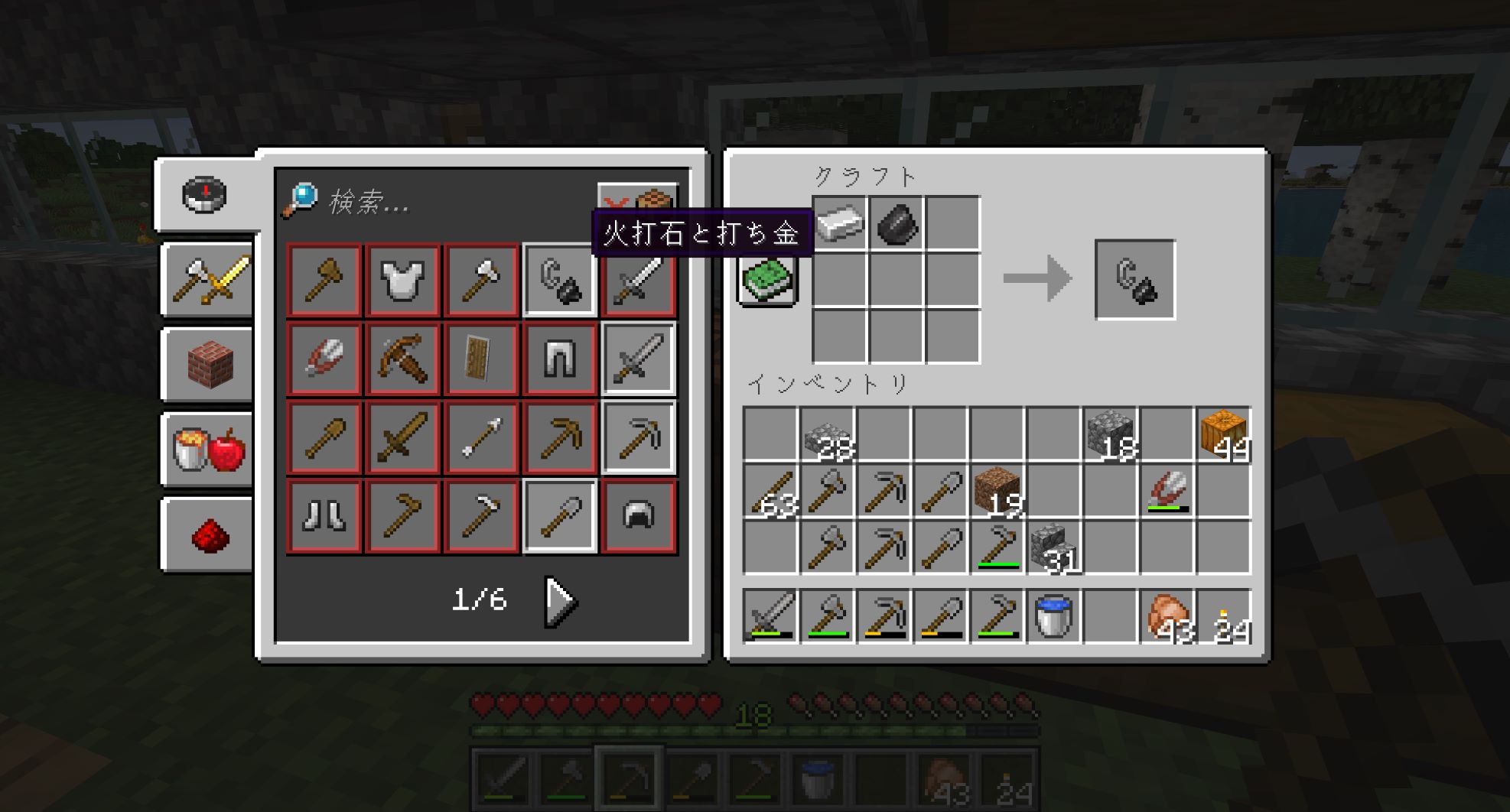
Task: Select the water bucket in the hotbar
Action: coord(1053,616)
